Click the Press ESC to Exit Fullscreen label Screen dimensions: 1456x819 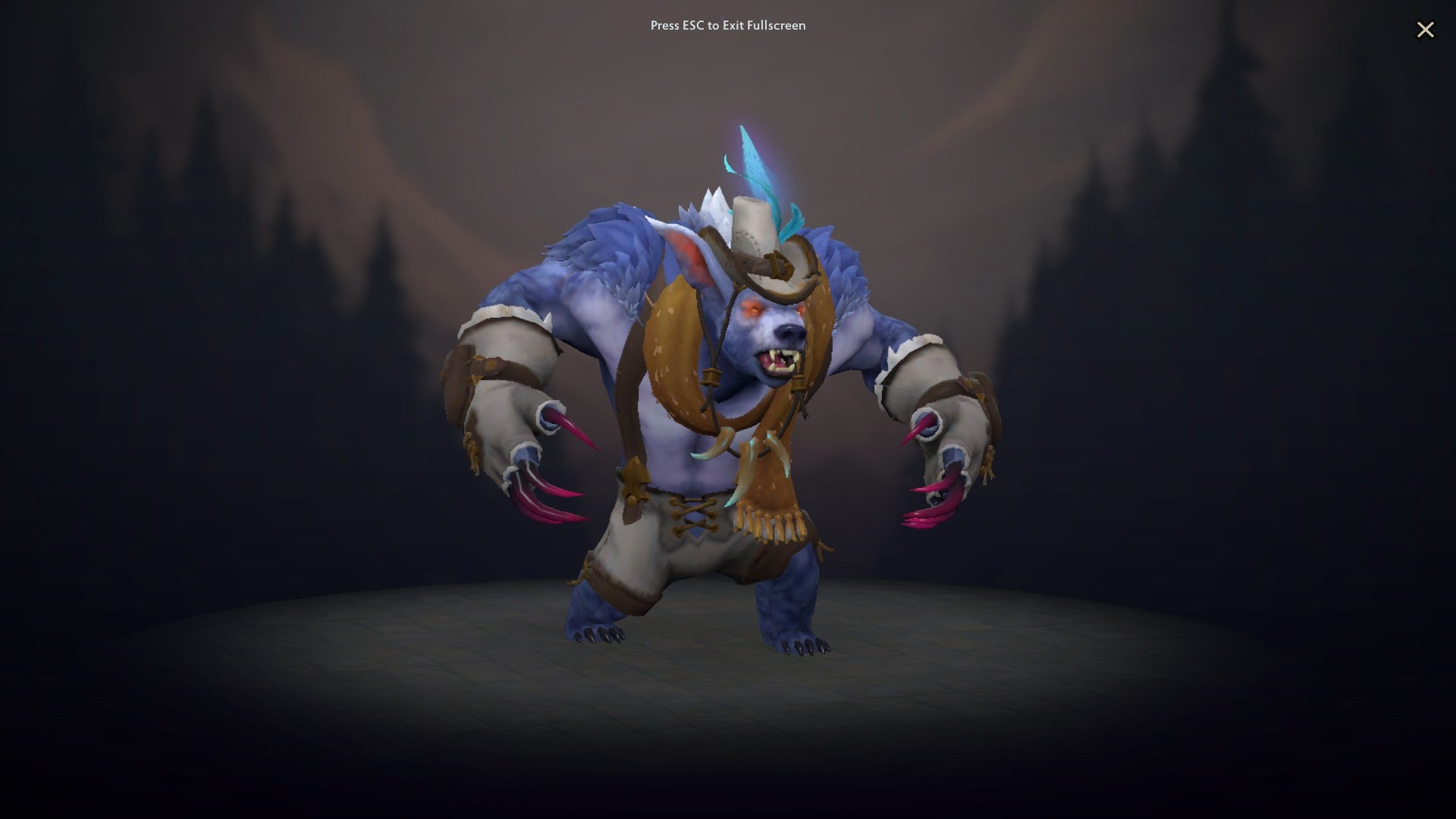(x=726, y=25)
